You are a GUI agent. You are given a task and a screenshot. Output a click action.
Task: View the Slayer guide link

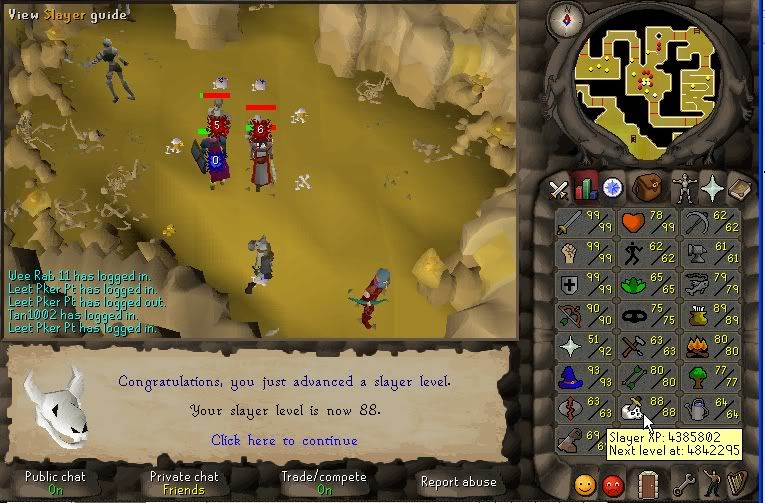68,14
